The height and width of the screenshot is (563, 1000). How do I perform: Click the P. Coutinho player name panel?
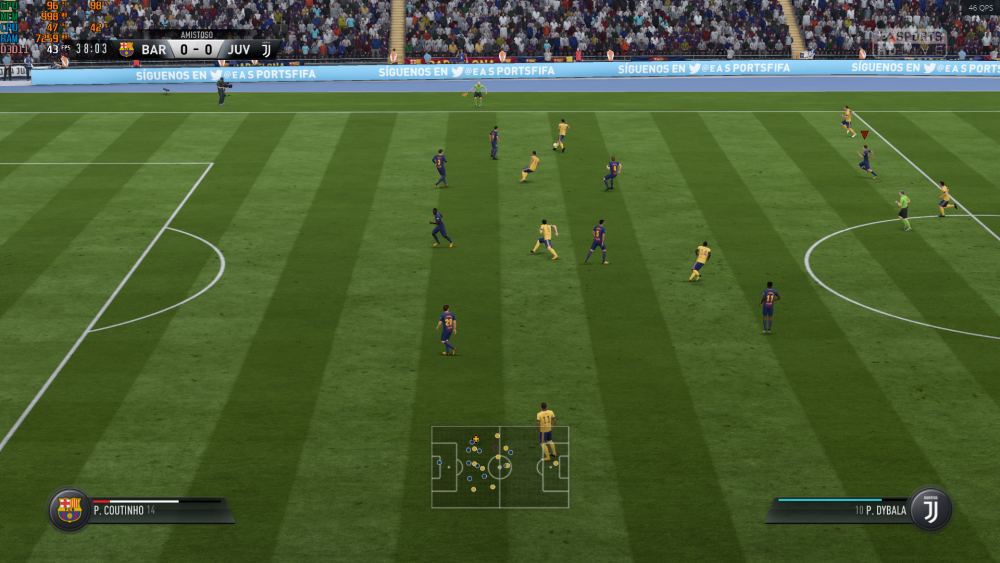click(160, 510)
